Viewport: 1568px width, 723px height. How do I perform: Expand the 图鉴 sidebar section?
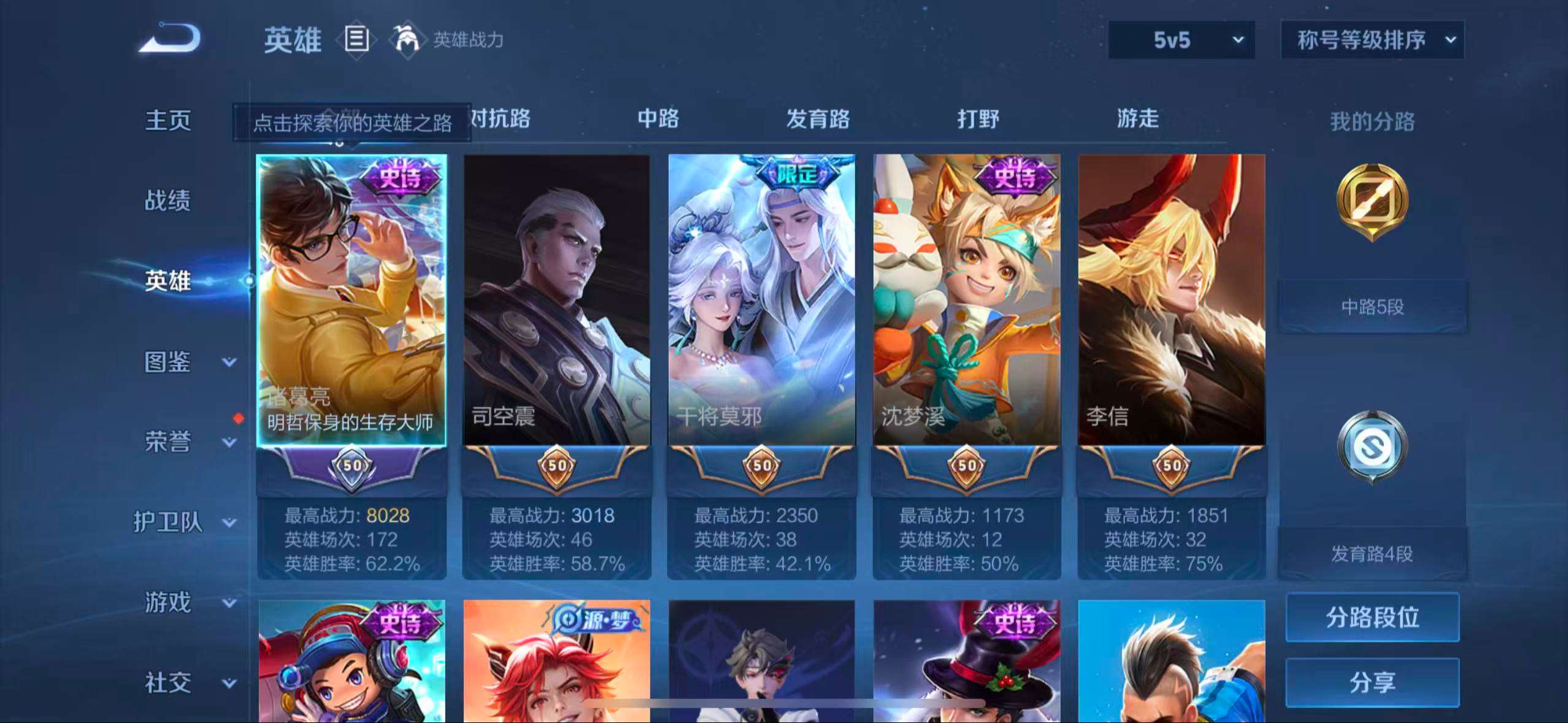coord(167,363)
